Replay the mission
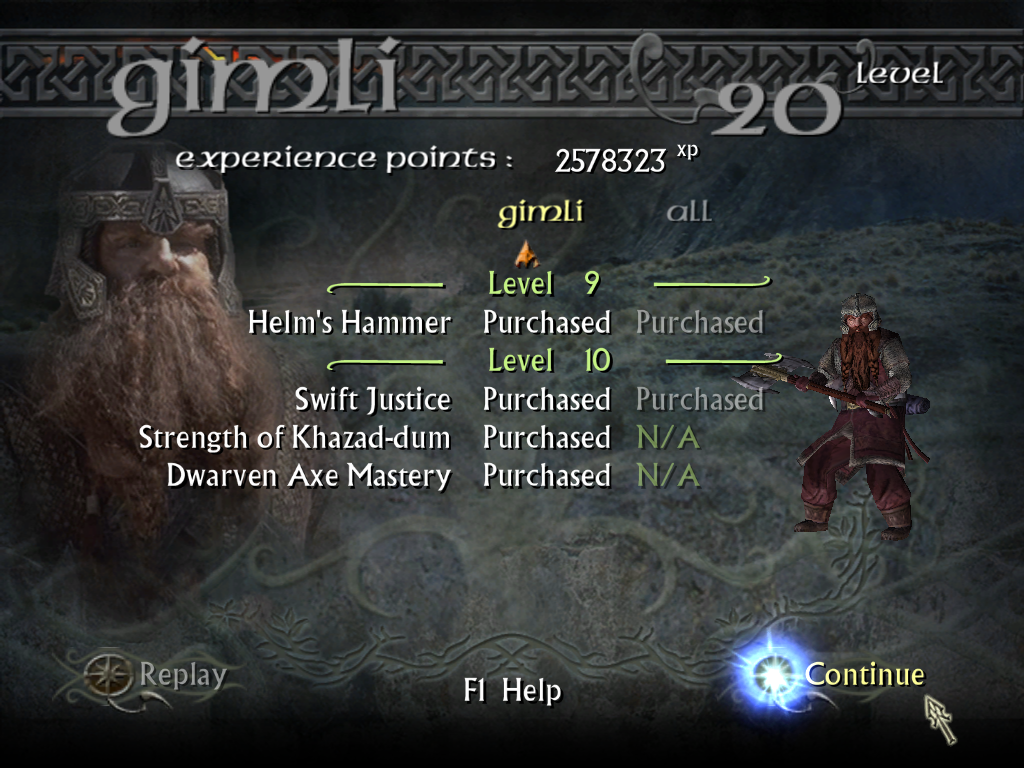The image size is (1024, 768). (182, 675)
